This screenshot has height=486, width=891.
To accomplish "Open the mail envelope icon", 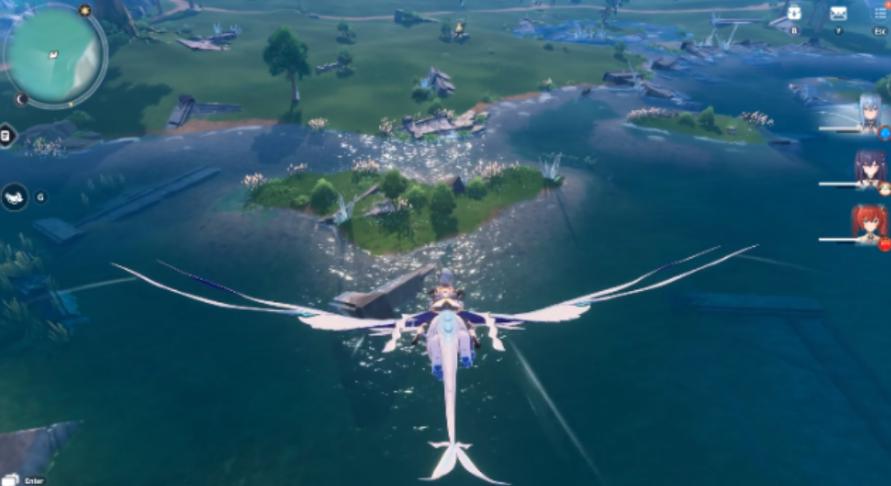I will pyautogui.click(x=838, y=13).
